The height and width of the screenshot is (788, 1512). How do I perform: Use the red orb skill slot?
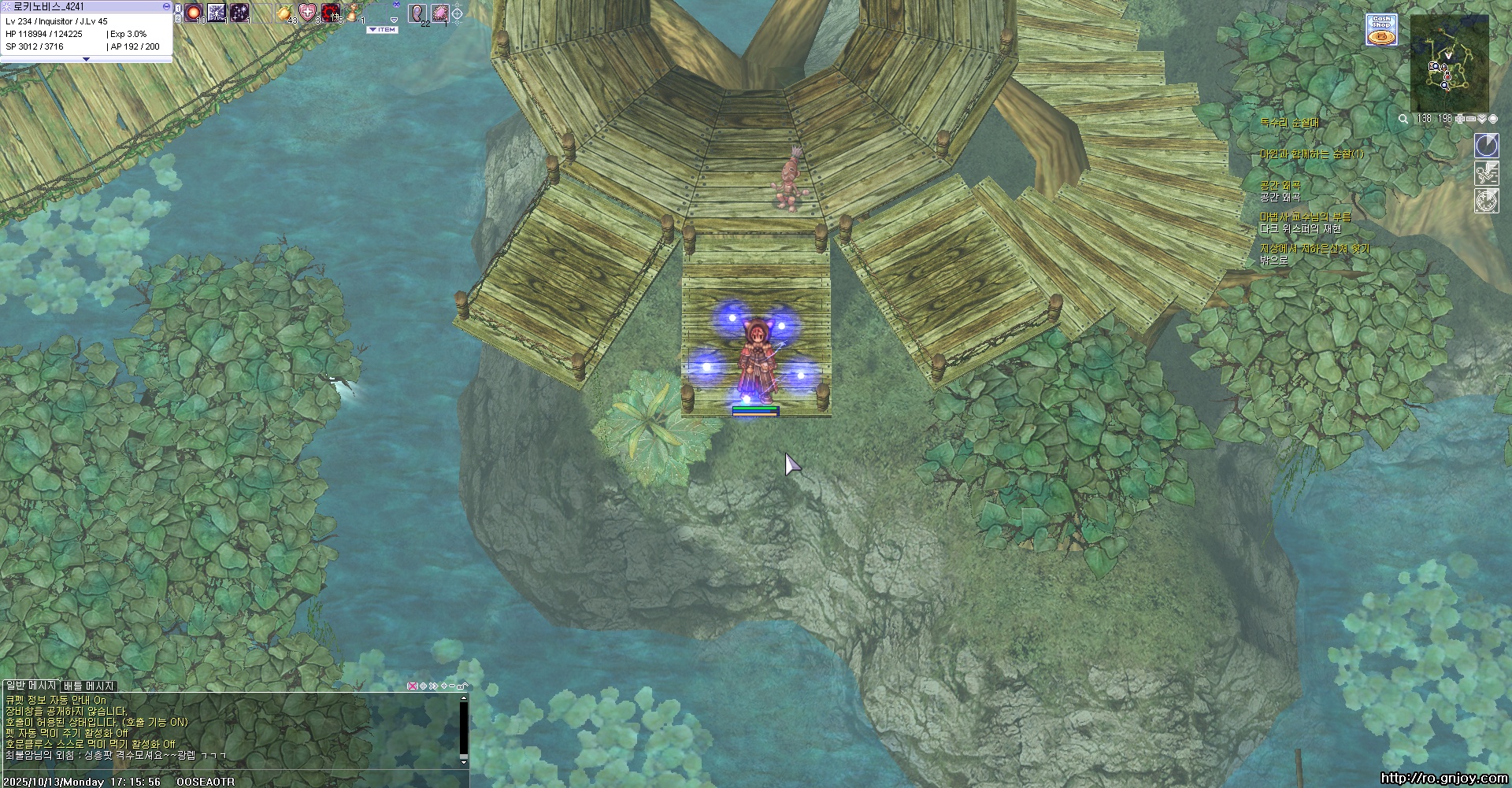click(194, 13)
